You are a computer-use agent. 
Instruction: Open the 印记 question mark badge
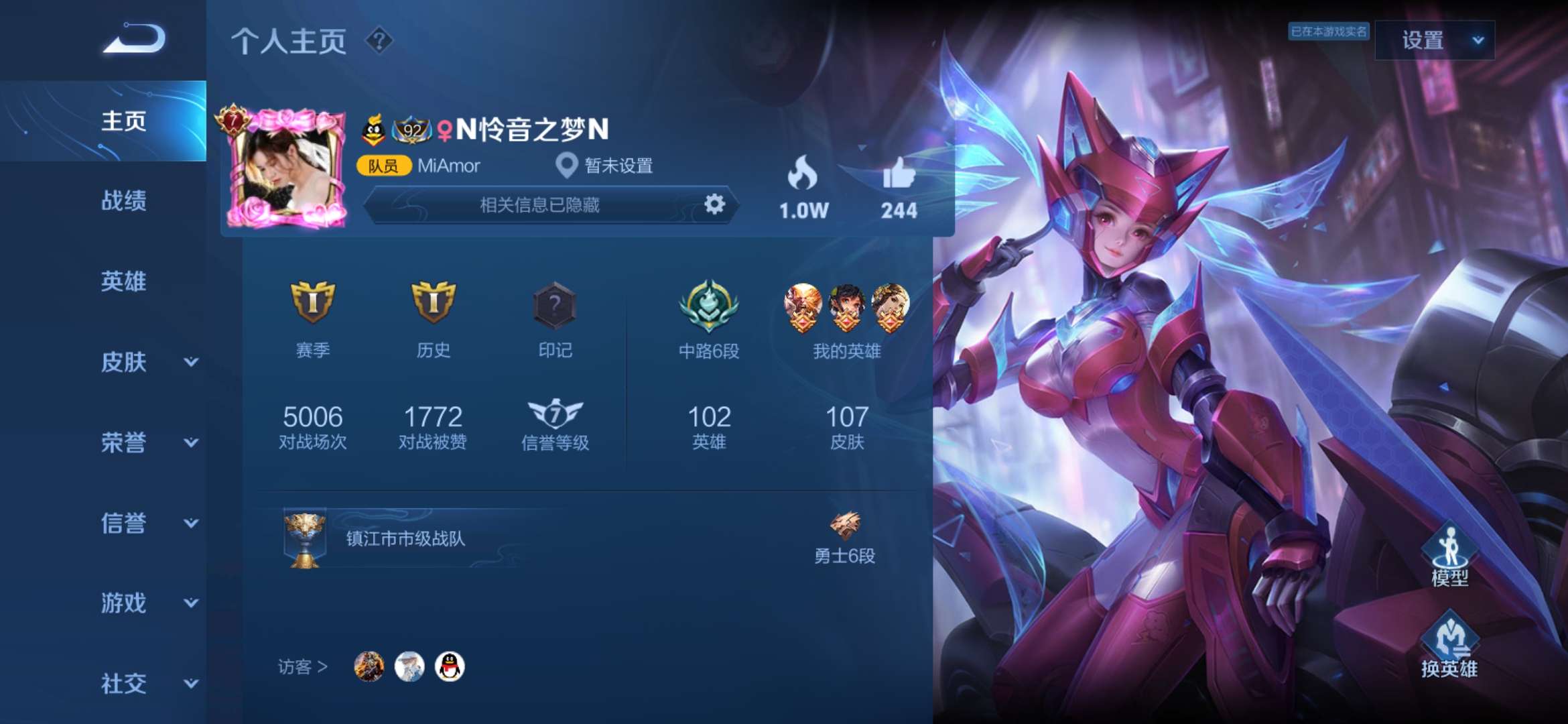tap(555, 306)
